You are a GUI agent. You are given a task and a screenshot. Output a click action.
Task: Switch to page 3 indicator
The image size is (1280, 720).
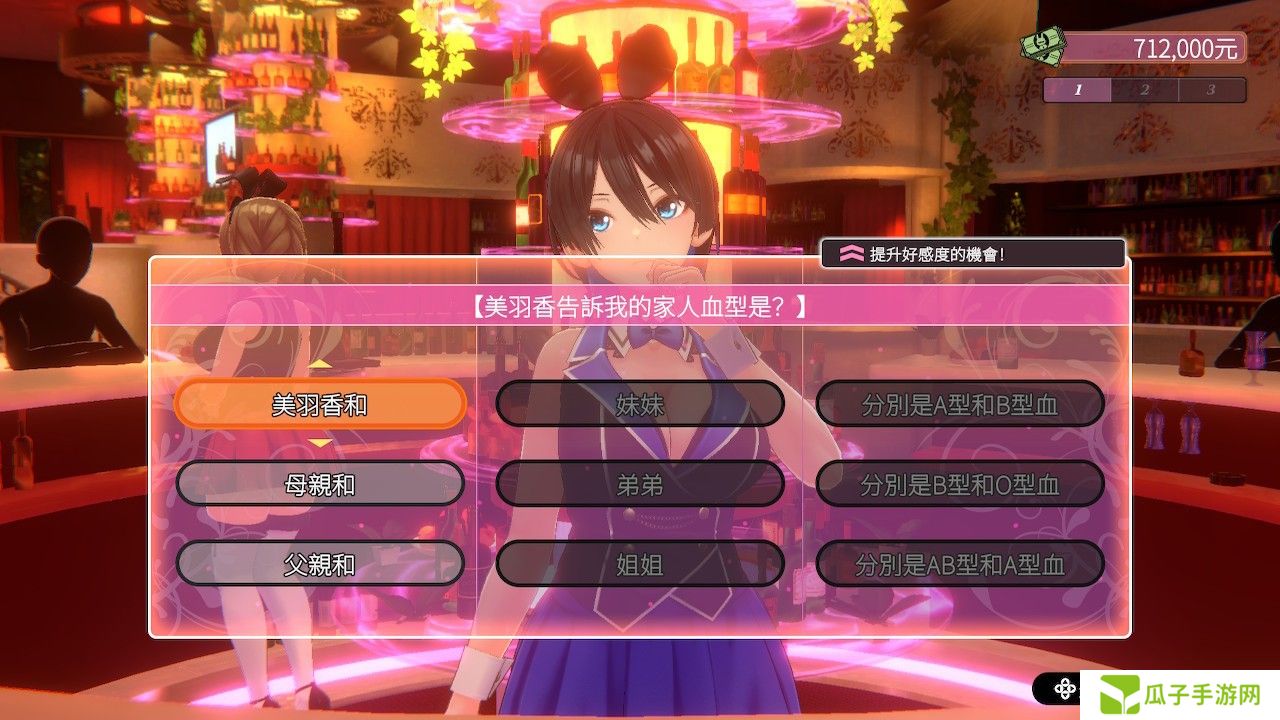tap(1210, 90)
